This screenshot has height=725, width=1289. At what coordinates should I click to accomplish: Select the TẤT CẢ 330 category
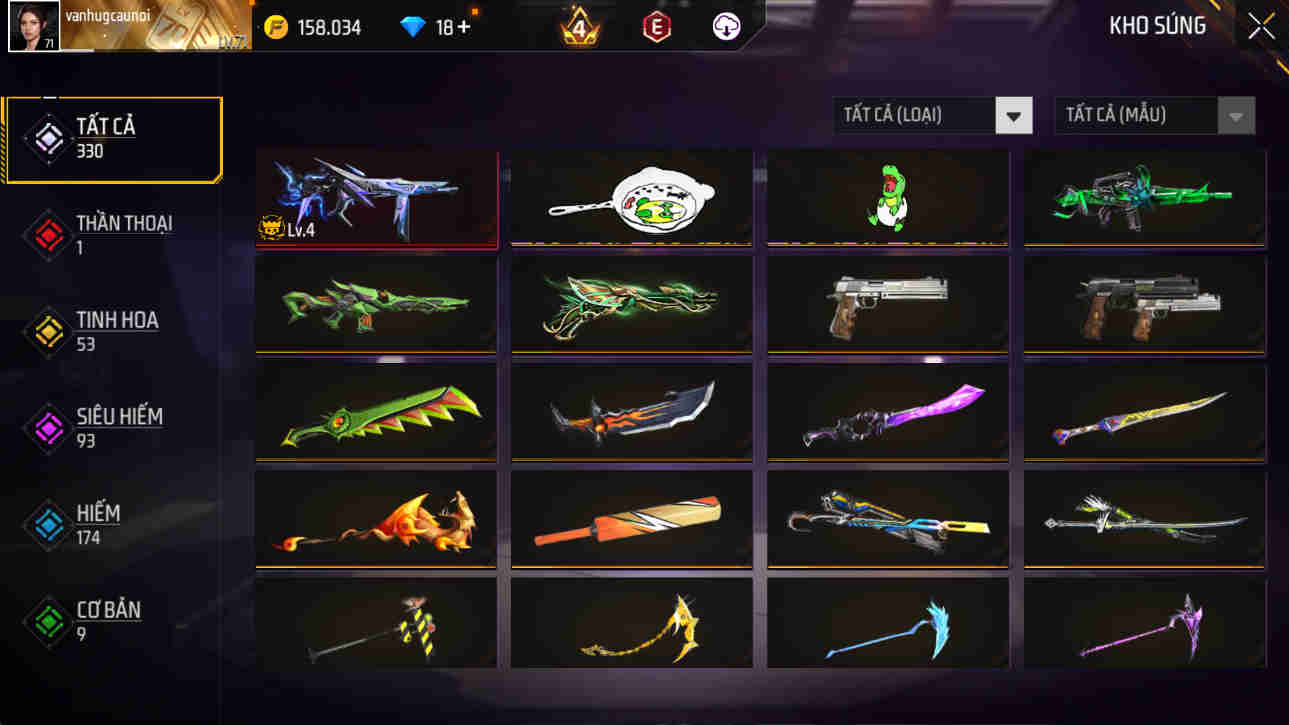coord(113,137)
